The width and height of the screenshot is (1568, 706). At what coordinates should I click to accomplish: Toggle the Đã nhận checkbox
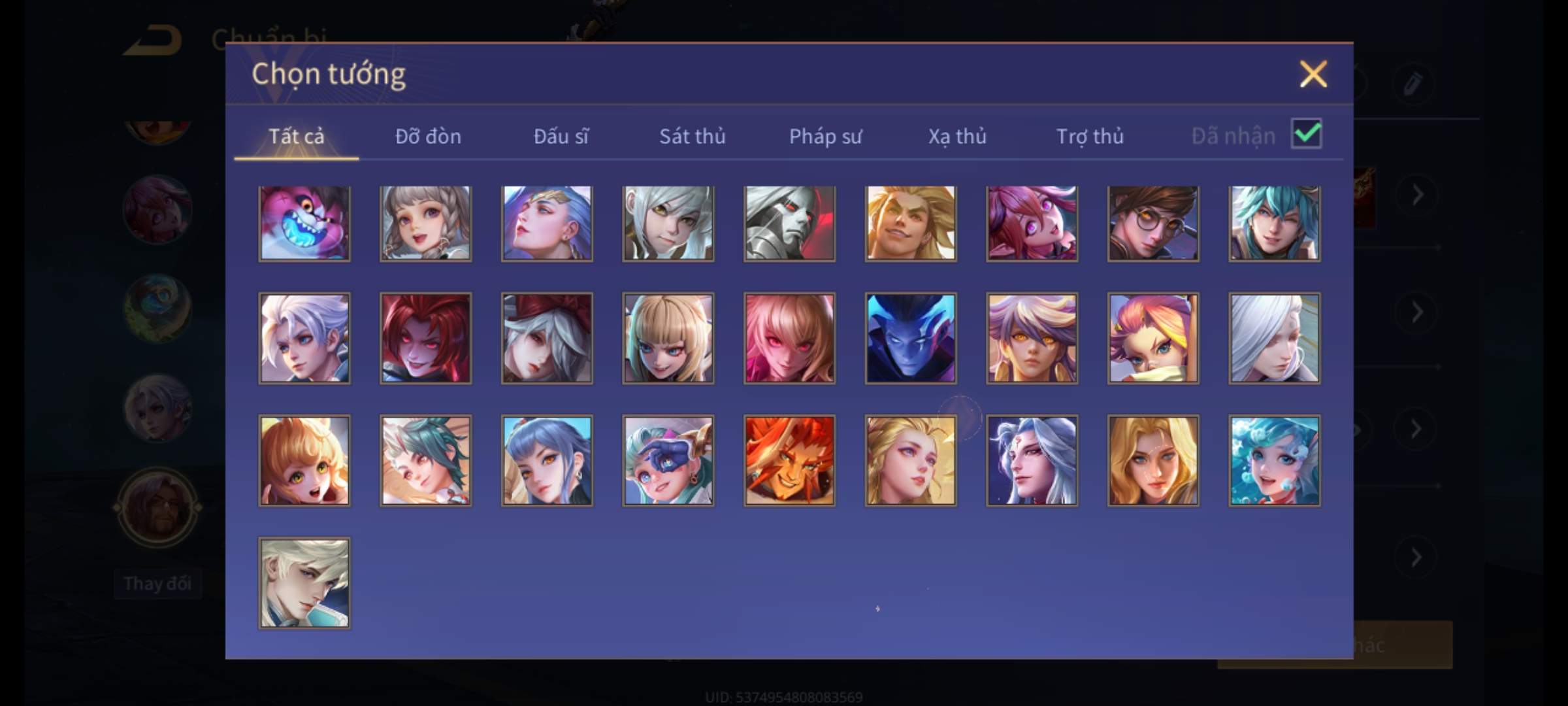(1306, 135)
